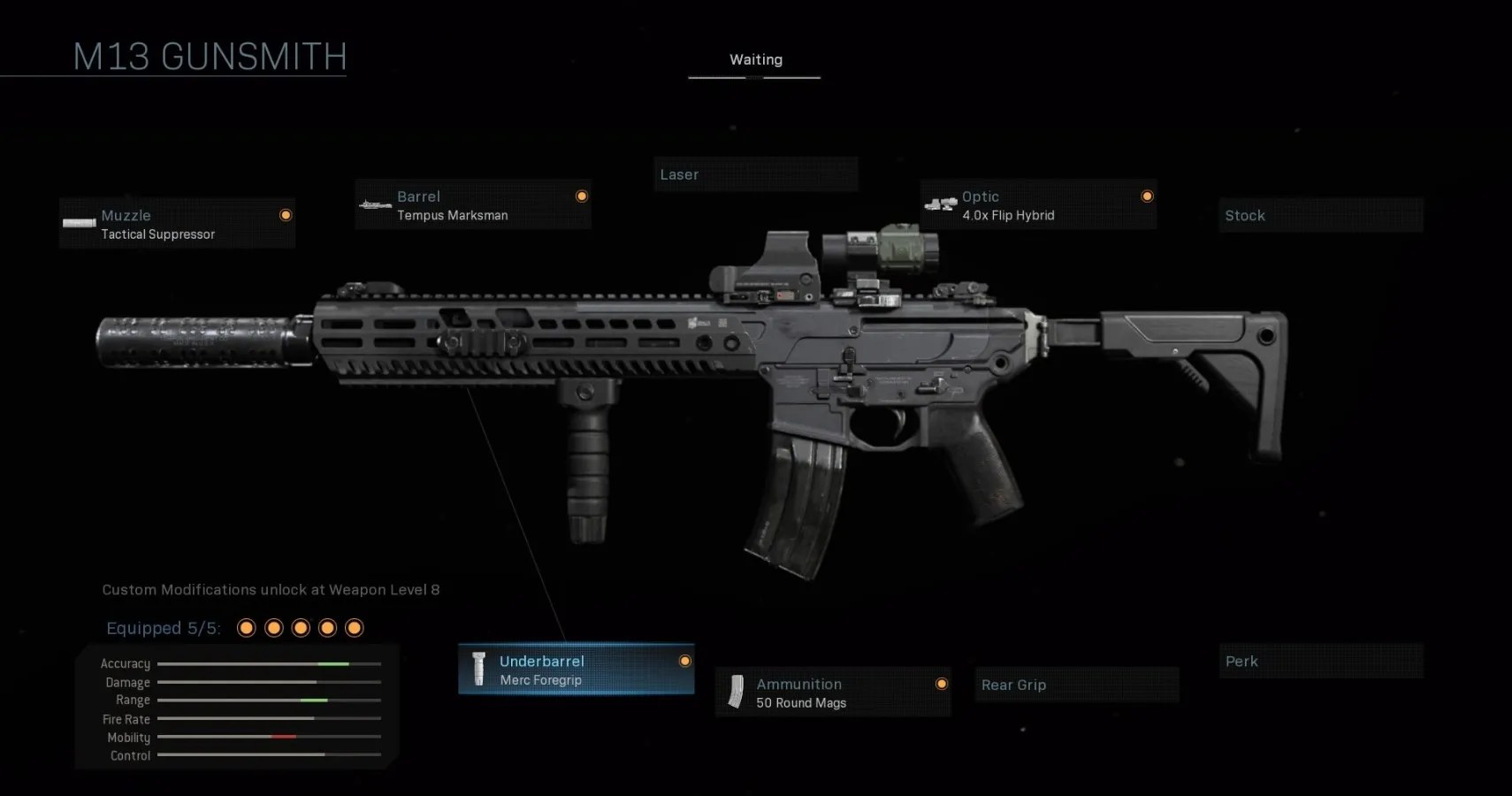Open the Underbarrel Merc Foregrip slot

(x=576, y=670)
